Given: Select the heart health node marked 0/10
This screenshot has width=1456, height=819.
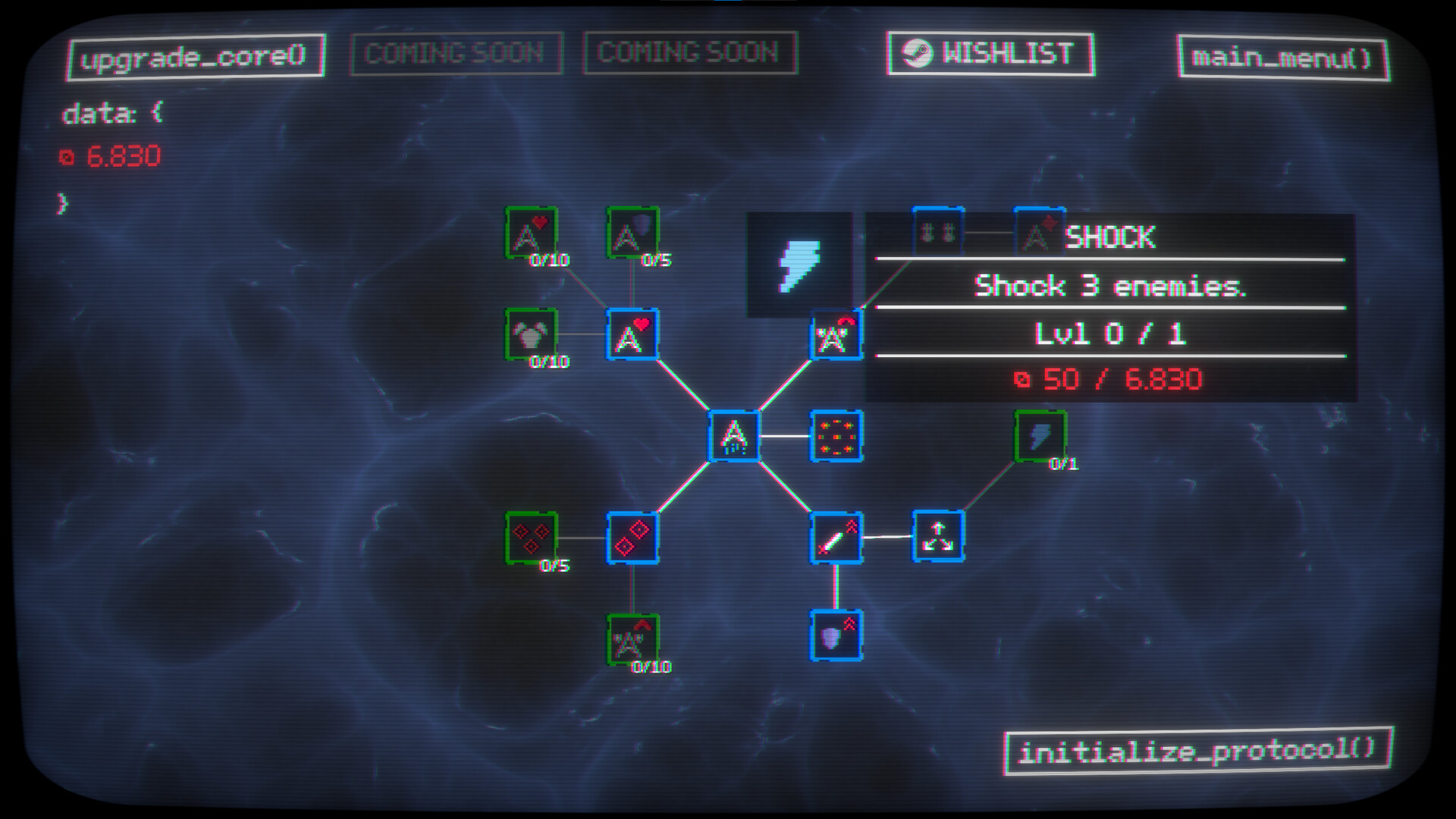Looking at the screenshot, I should [x=532, y=230].
